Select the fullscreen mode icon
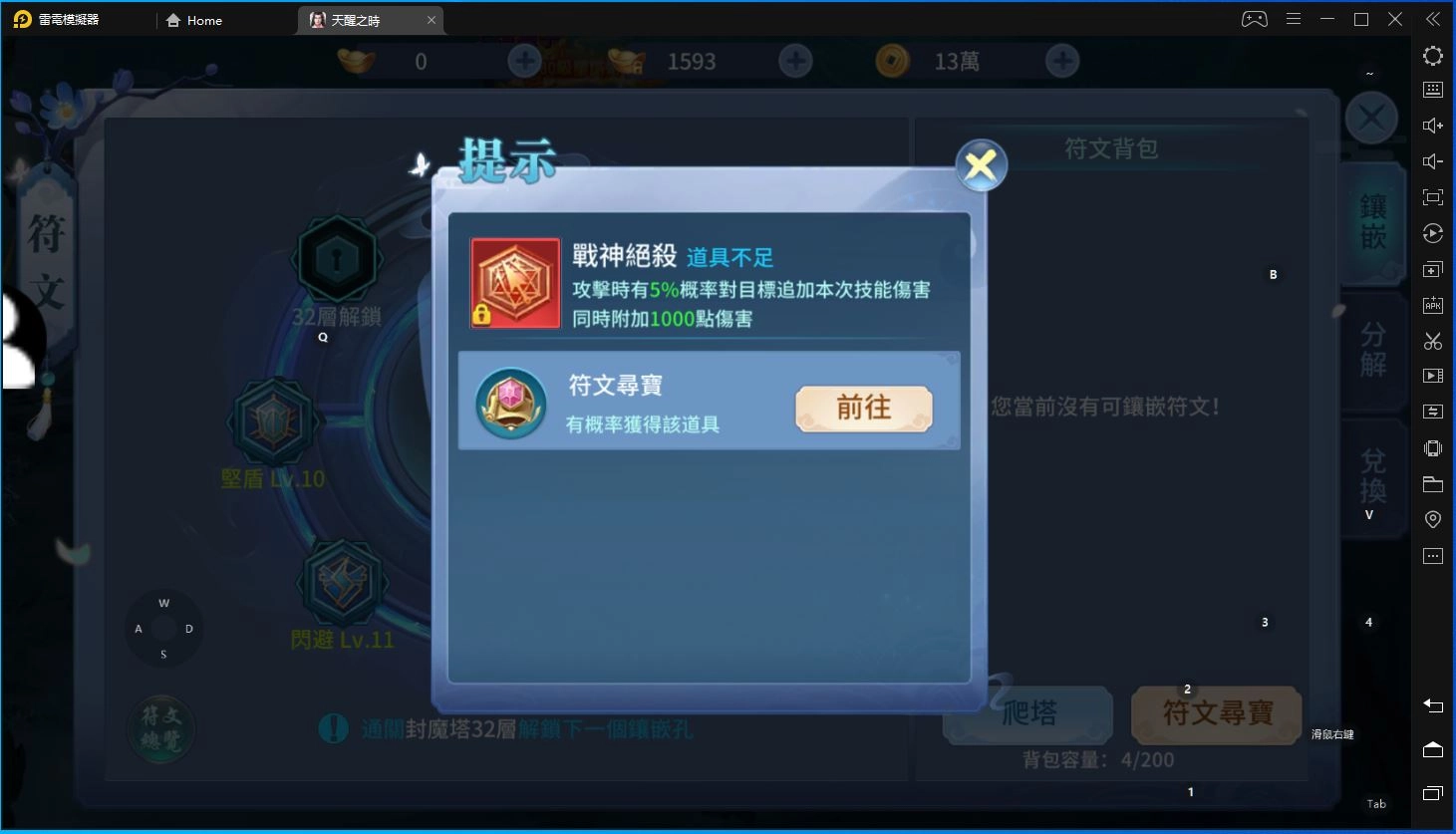The image size is (1456, 834). coord(1432,196)
